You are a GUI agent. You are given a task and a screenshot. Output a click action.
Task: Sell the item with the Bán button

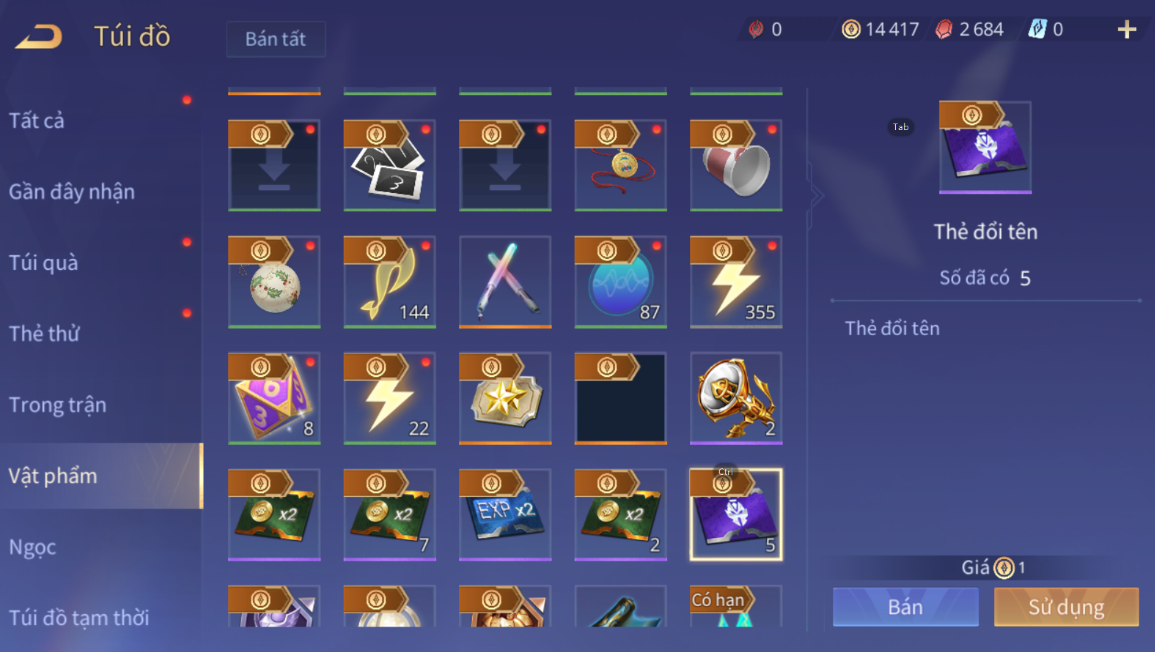(x=905, y=607)
